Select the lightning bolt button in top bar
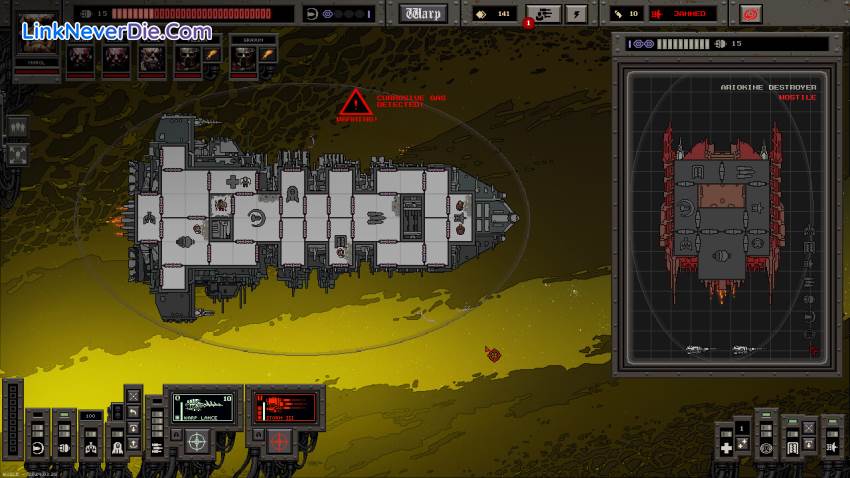 (x=576, y=14)
